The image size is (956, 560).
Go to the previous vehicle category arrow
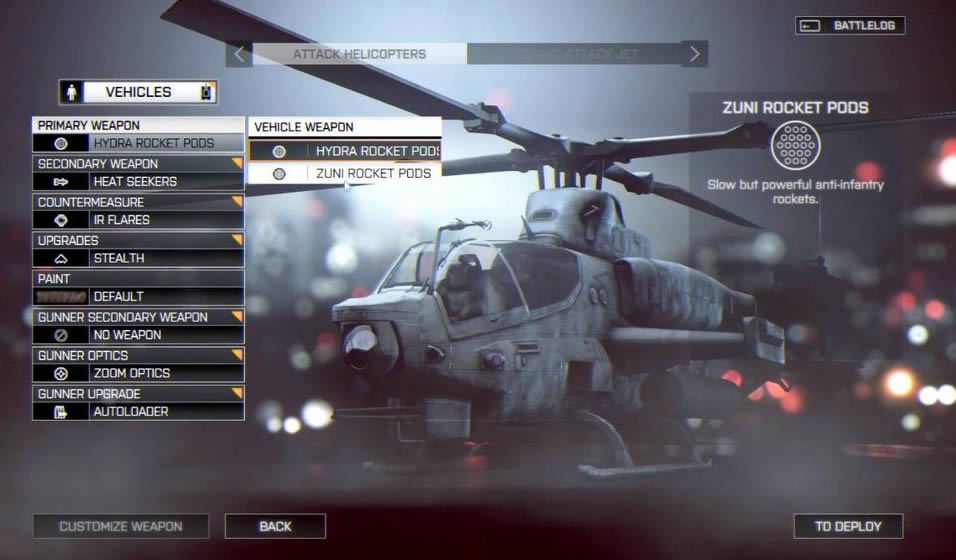(238, 54)
